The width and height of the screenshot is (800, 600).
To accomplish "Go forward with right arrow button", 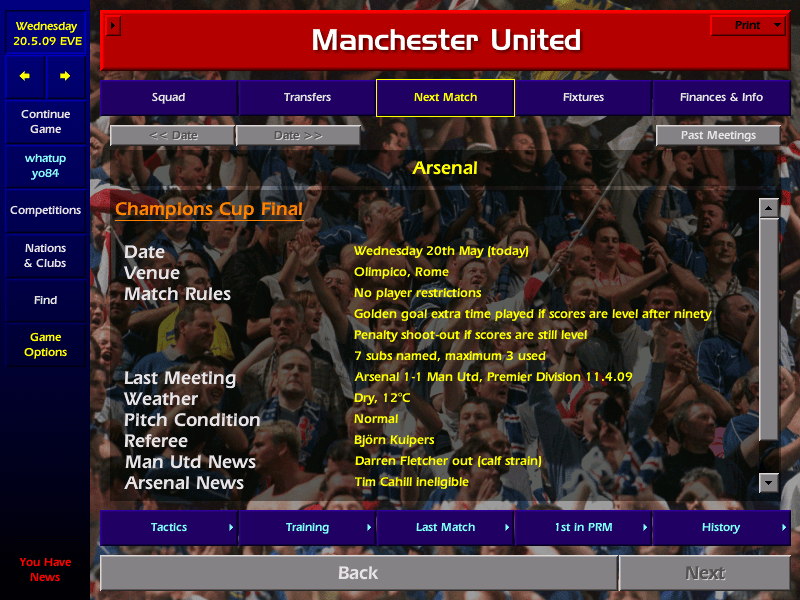I will 65,76.
